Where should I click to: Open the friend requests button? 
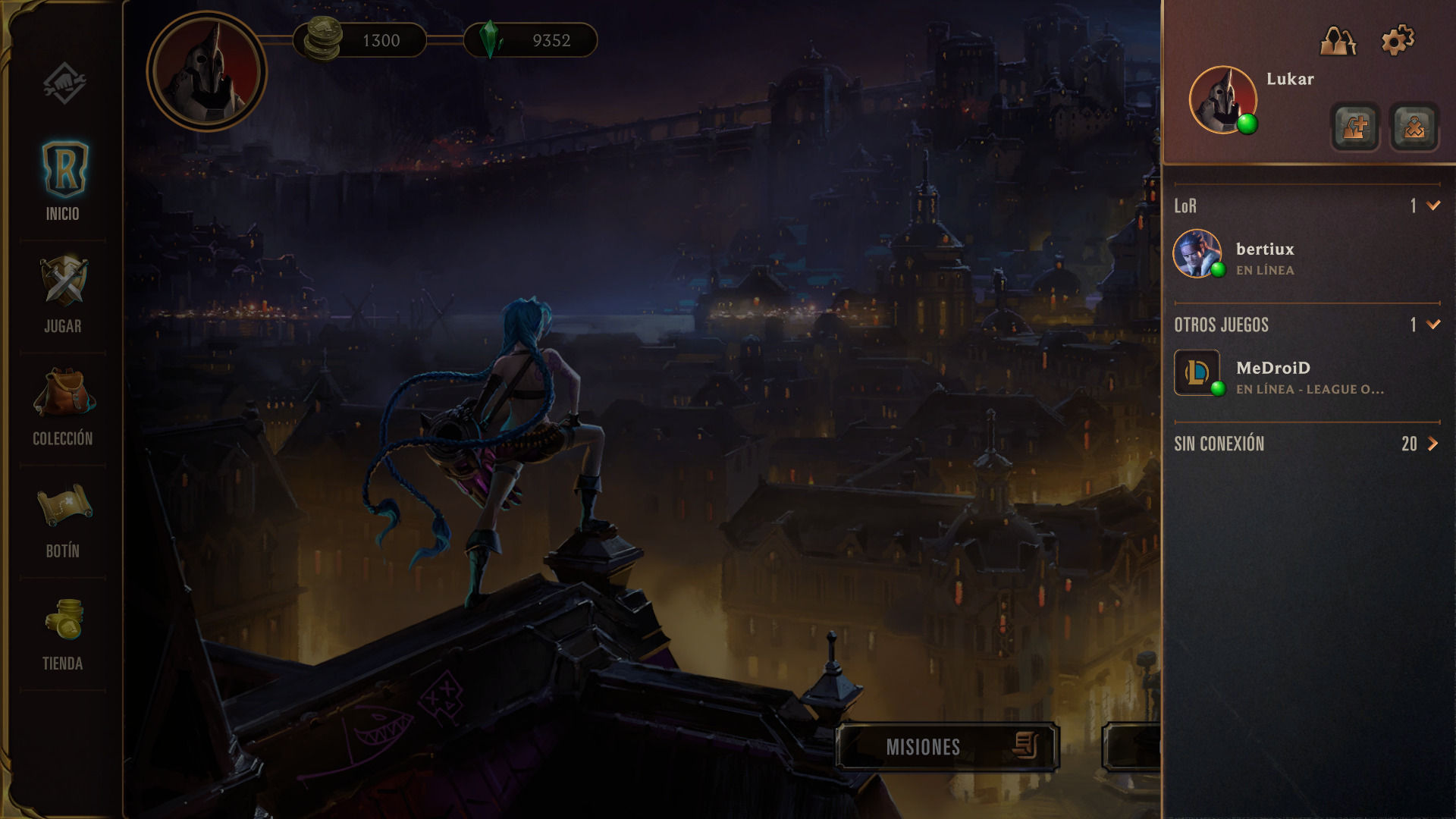click(x=1414, y=127)
